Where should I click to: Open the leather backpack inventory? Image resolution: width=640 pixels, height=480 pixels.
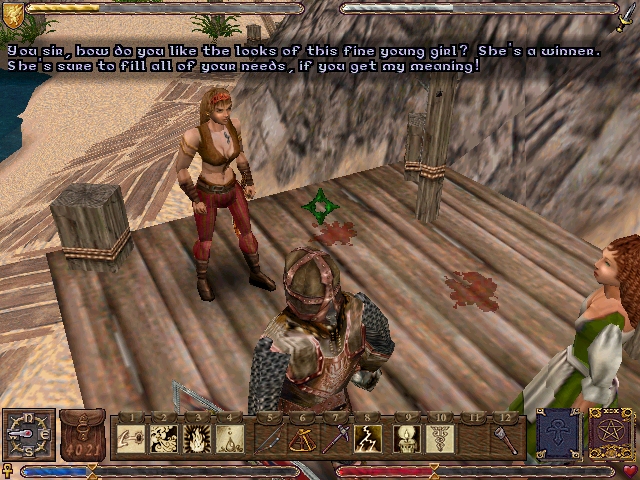pyautogui.click(x=82, y=435)
